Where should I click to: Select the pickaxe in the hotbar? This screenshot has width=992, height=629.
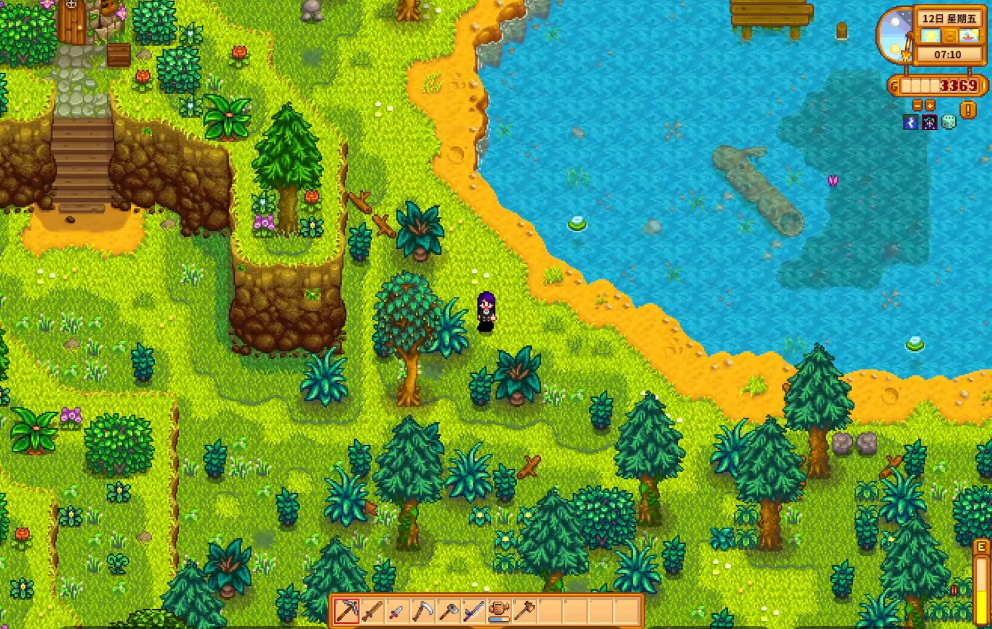[347, 611]
